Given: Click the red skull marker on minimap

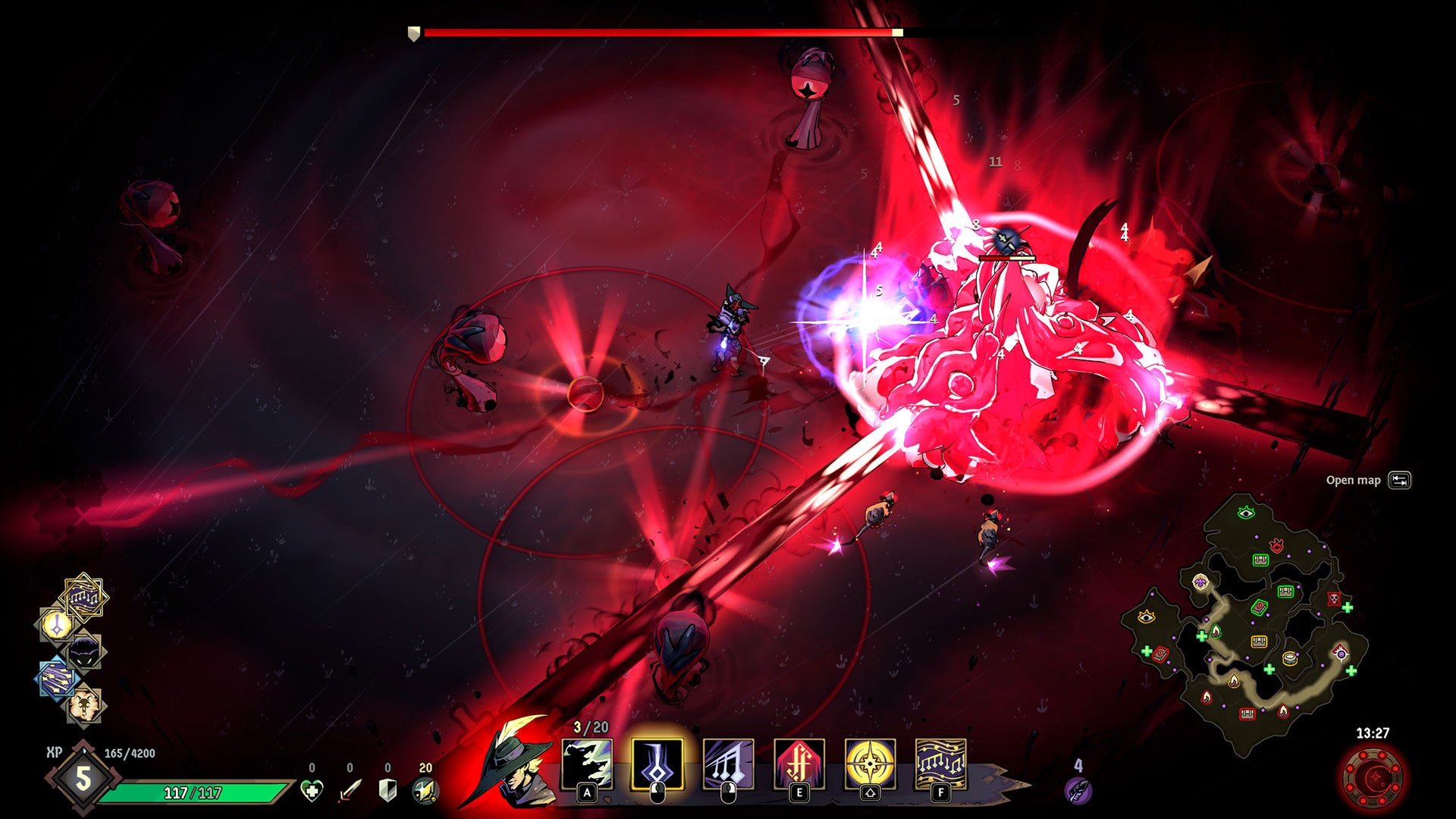Looking at the screenshot, I should point(1333,599).
